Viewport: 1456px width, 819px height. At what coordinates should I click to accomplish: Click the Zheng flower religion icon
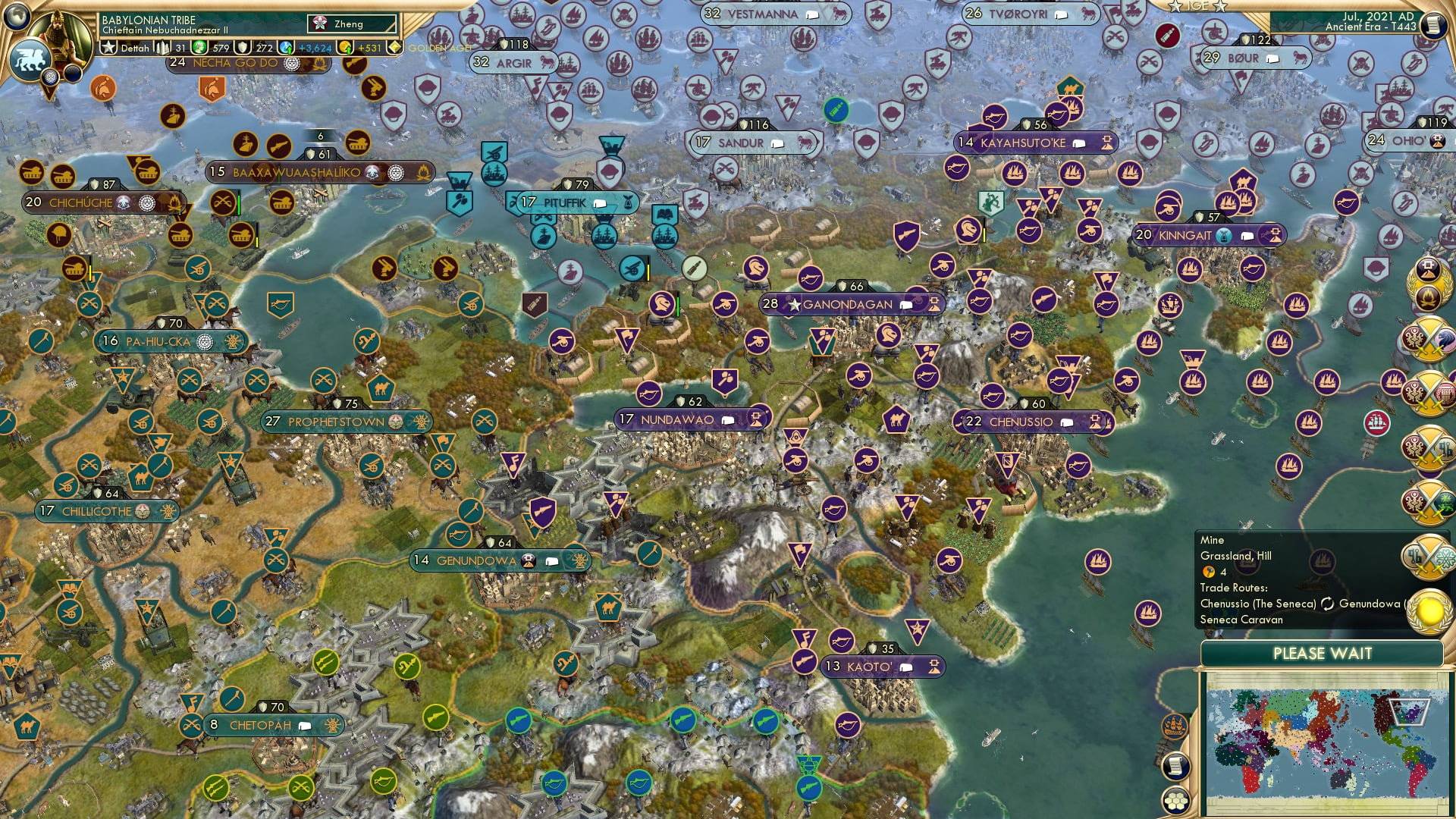(x=319, y=24)
